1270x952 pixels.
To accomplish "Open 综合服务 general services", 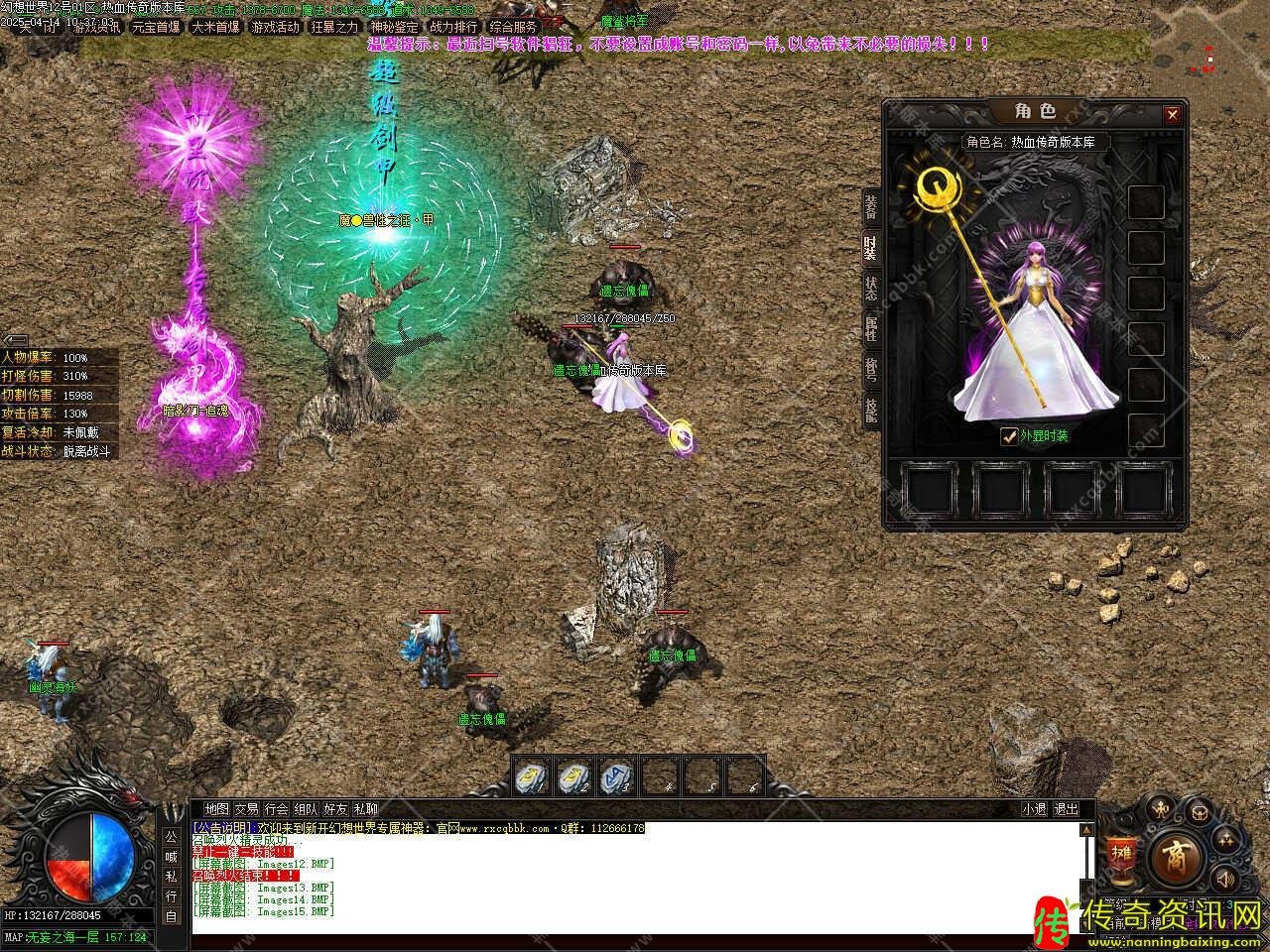I will (513, 27).
